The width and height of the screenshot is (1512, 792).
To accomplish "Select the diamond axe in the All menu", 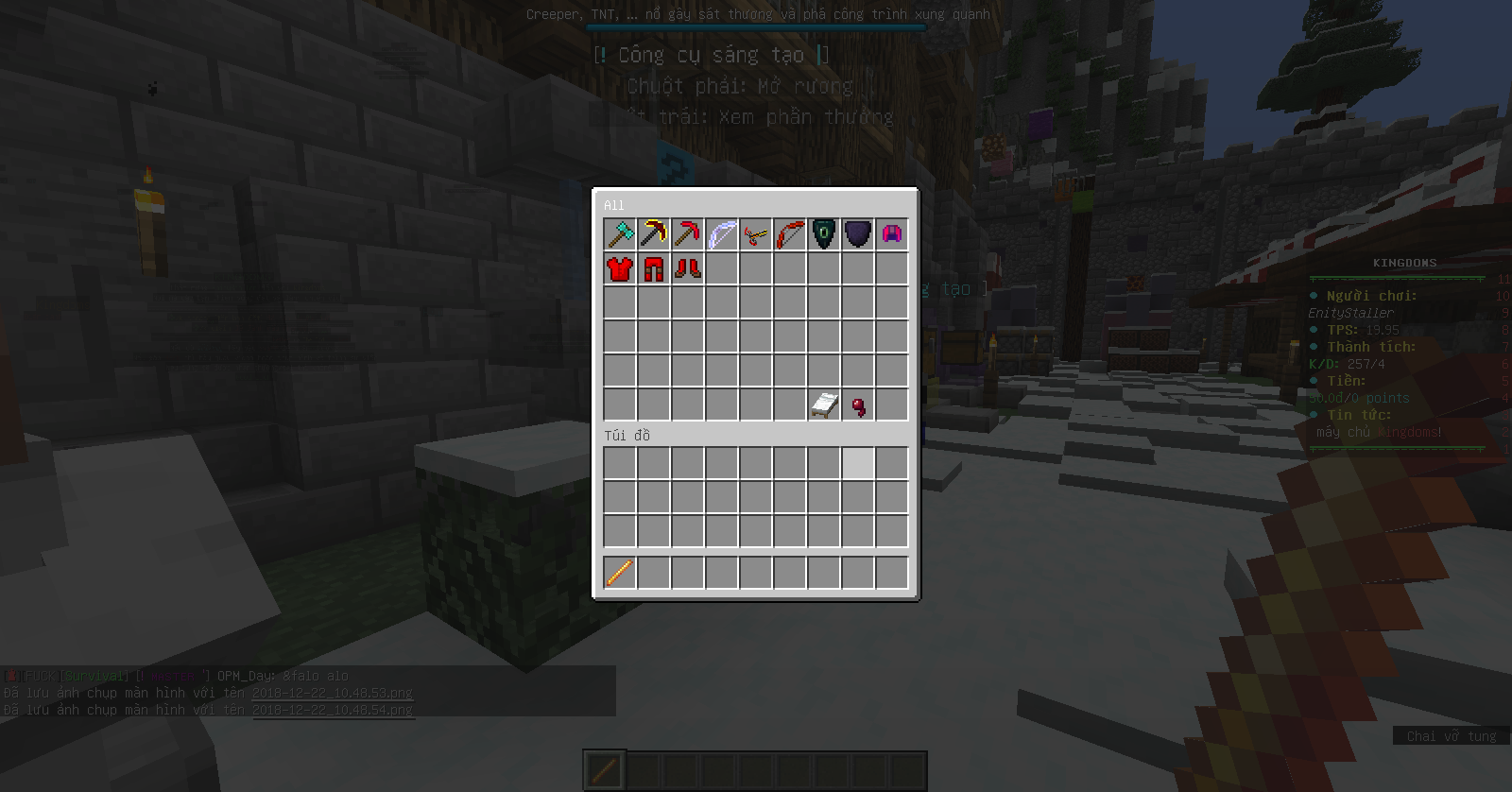I will tap(621, 233).
